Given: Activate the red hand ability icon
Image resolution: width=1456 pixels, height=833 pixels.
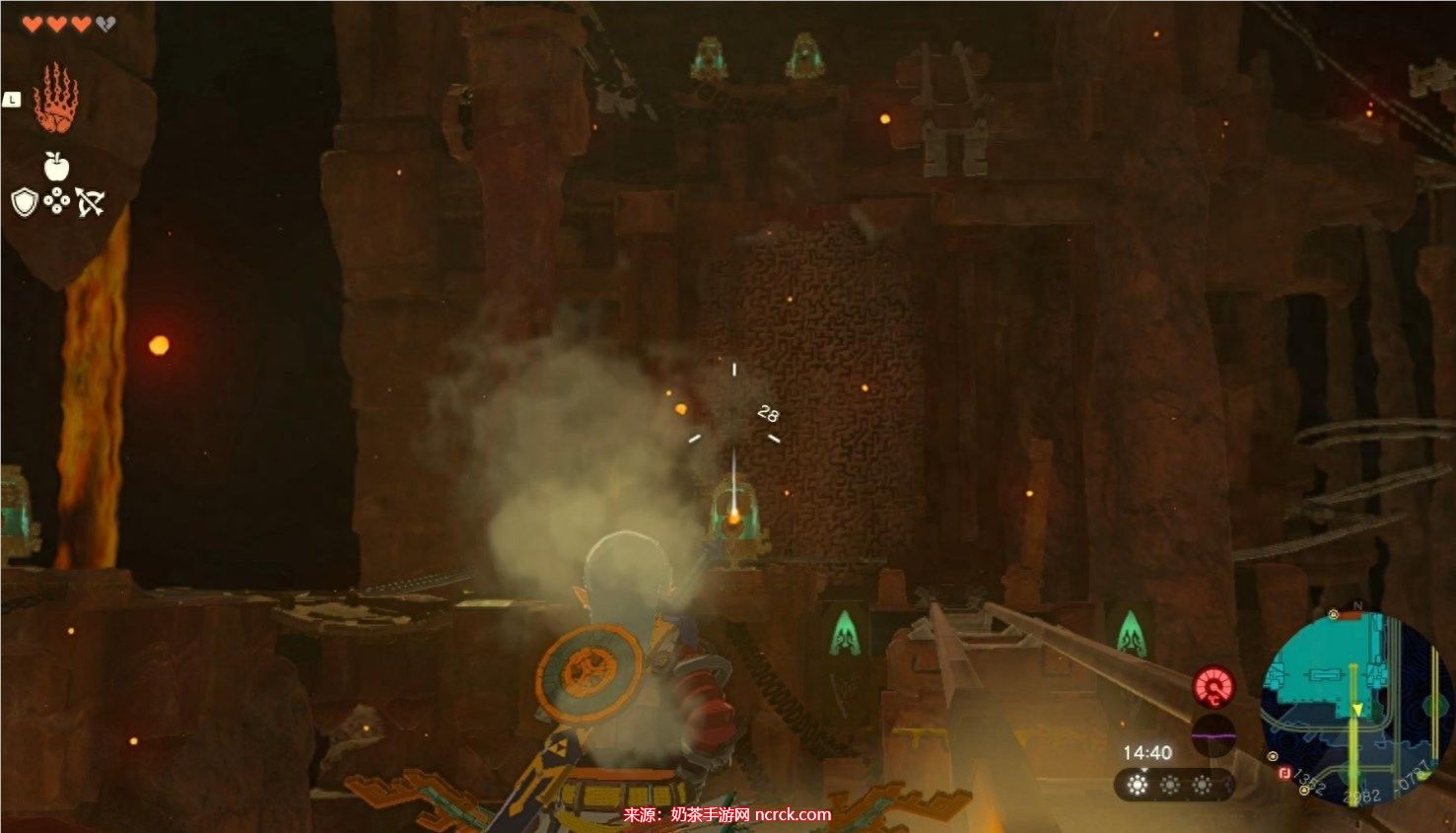Looking at the screenshot, I should click(x=55, y=99).
